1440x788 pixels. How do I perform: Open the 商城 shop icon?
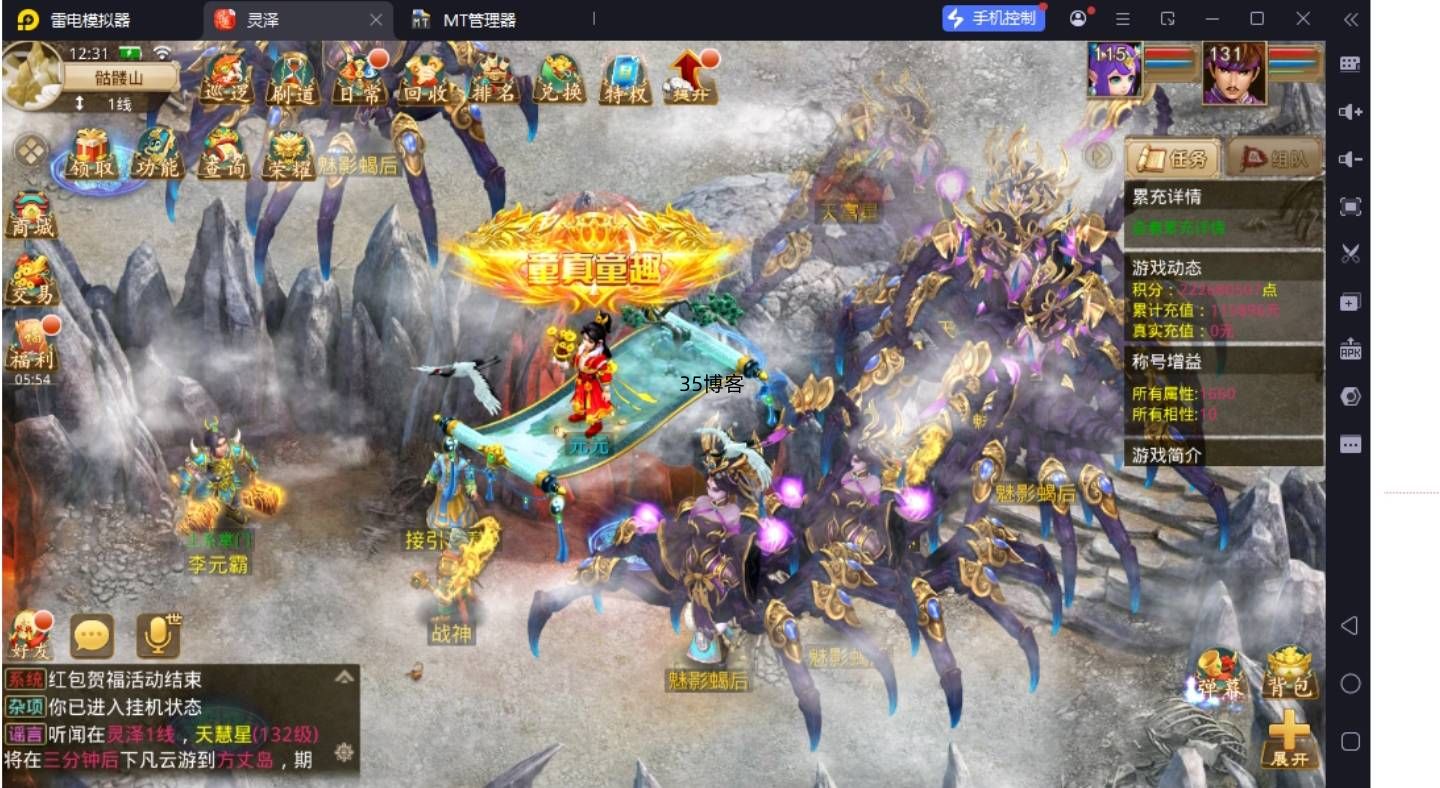click(x=31, y=214)
